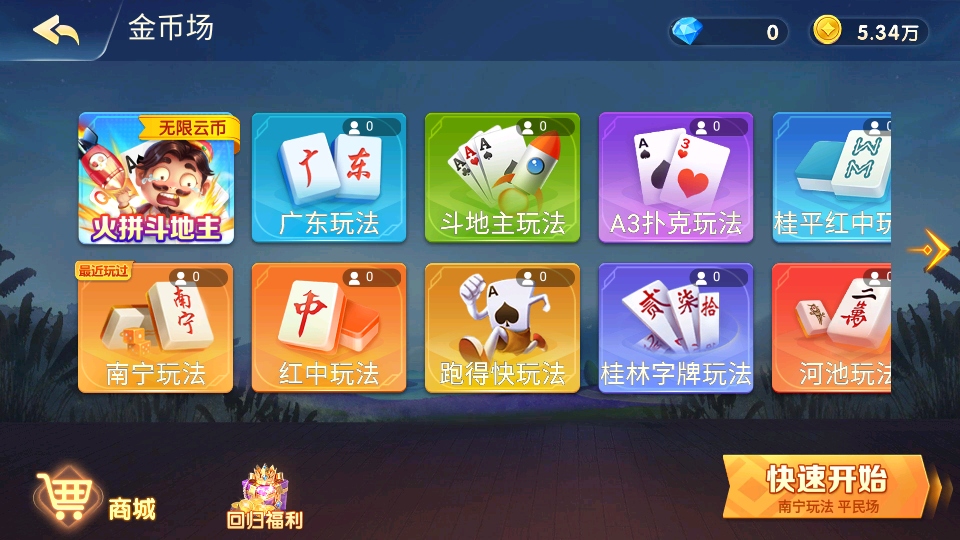Image resolution: width=960 pixels, height=540 pixels.
Task: Tap the gold coin balance counter
Action: 868,32
